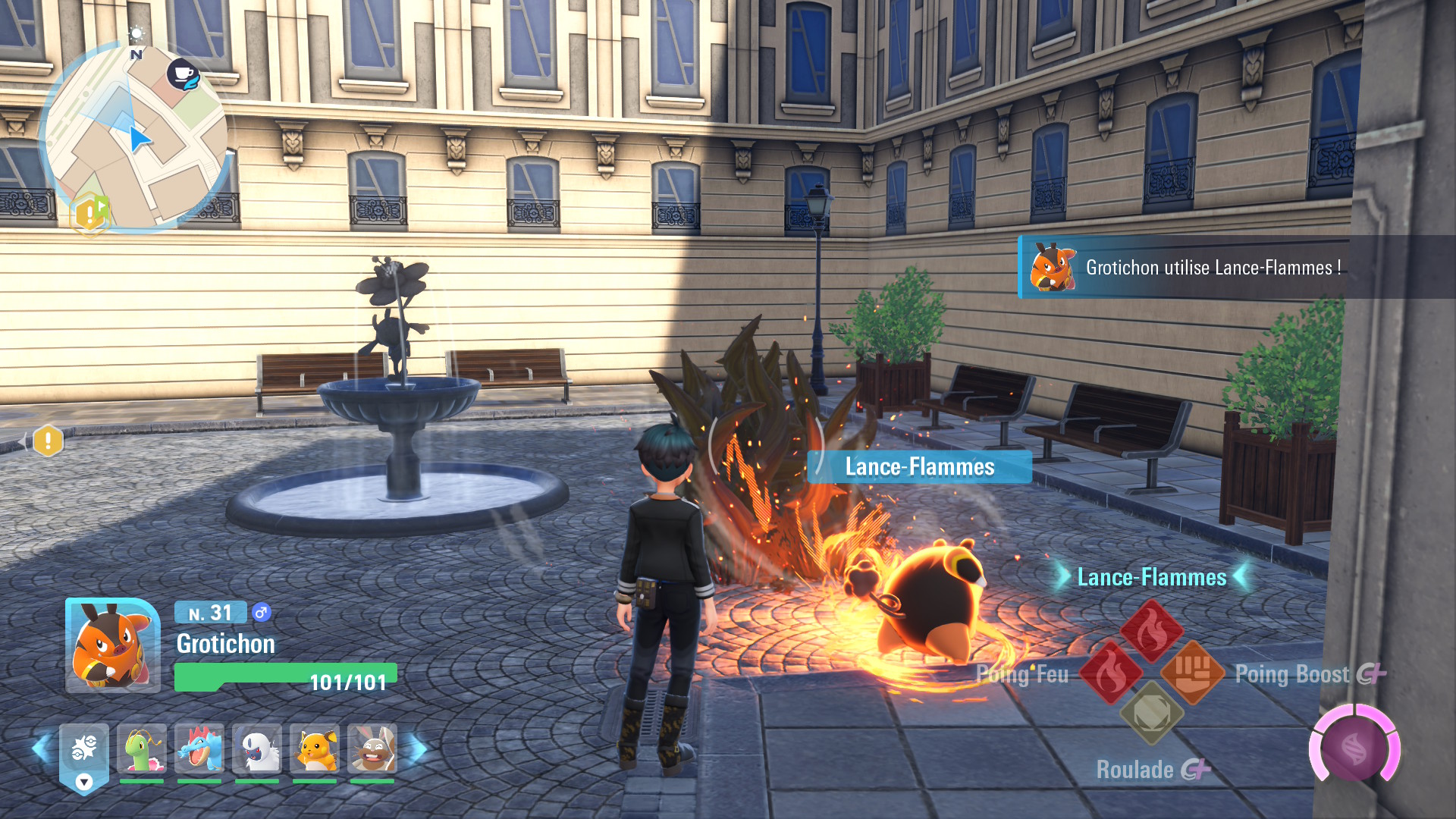Switch to Absol in the party
Image resolution: width=1456 pixels, height=819 pixels.
click(x=257, y=749)
